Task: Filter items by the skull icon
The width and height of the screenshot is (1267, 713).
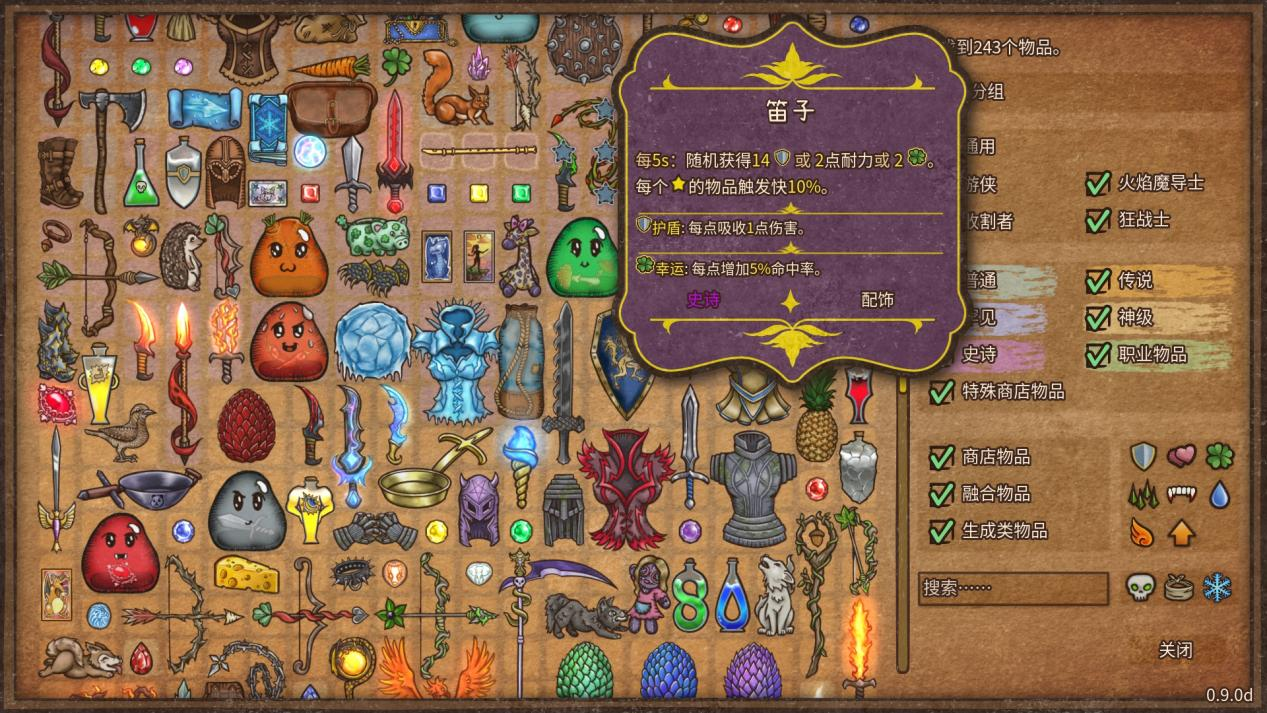Action: (1141, 587)
